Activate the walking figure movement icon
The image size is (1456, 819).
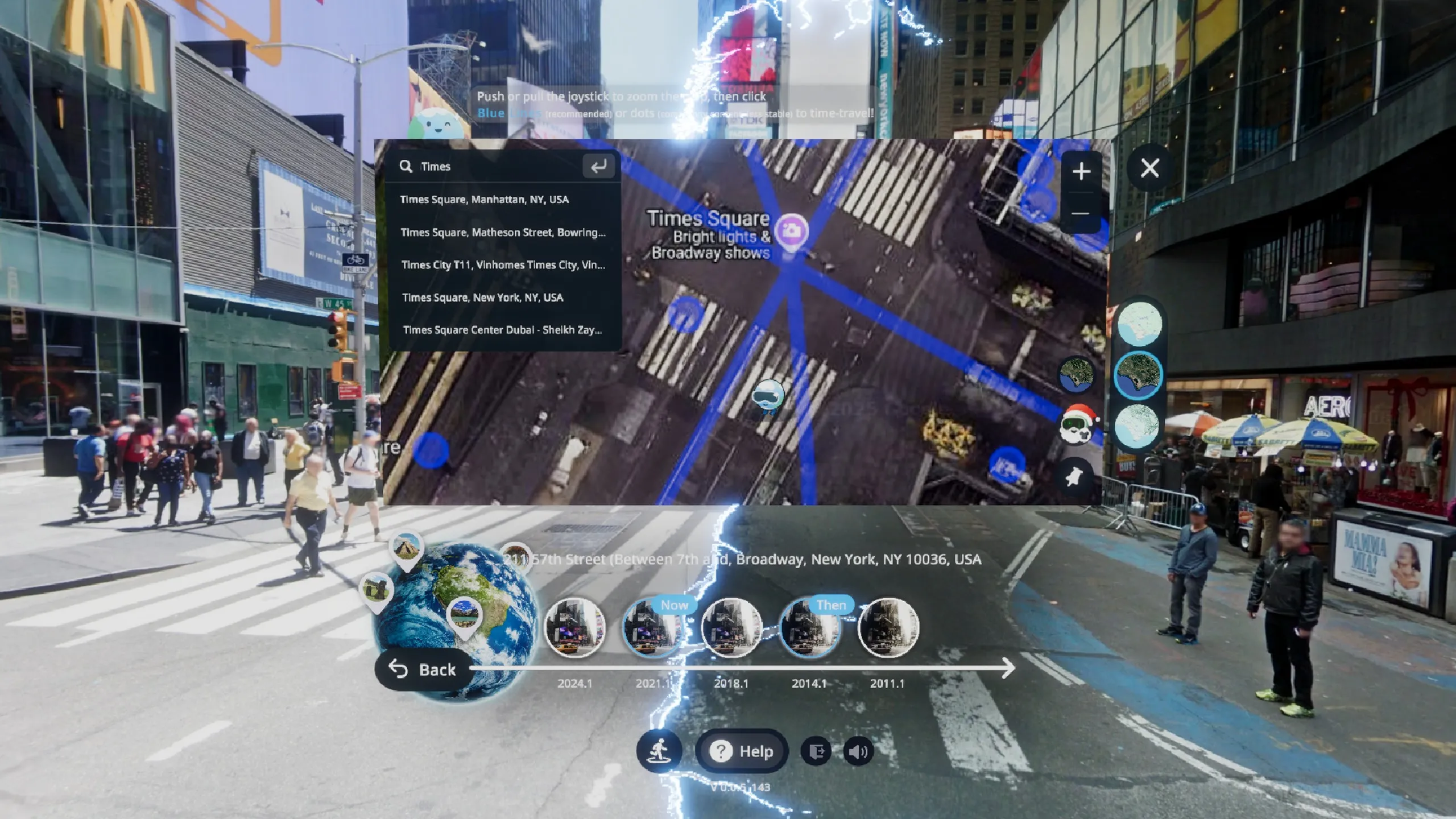tap(659, 751)
